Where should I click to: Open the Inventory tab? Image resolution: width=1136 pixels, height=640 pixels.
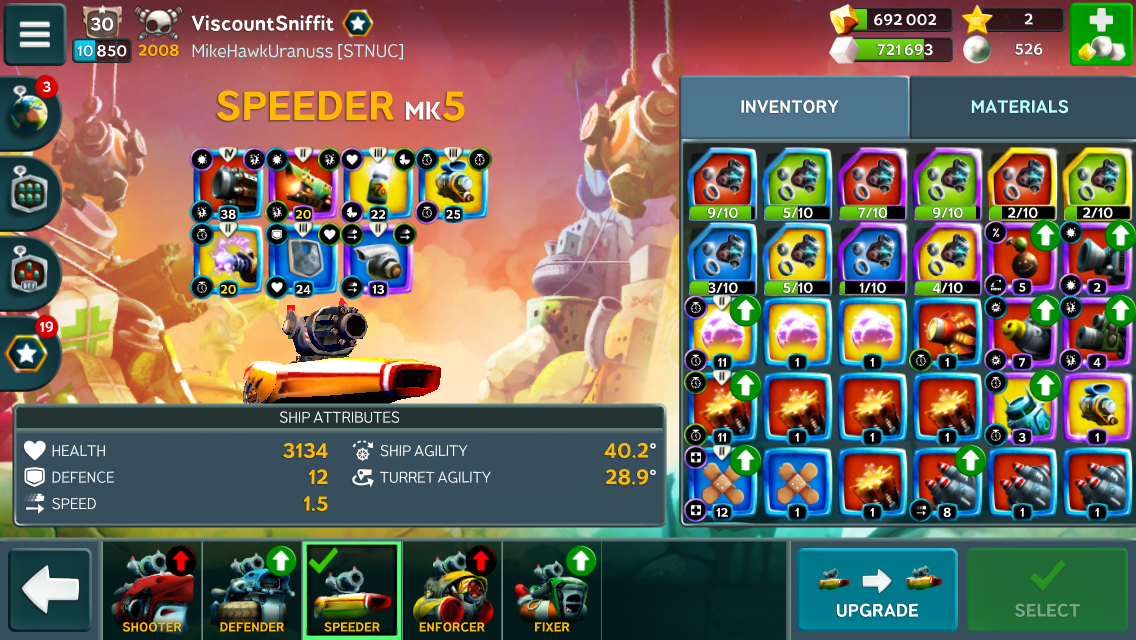click(x=789, y=107)
